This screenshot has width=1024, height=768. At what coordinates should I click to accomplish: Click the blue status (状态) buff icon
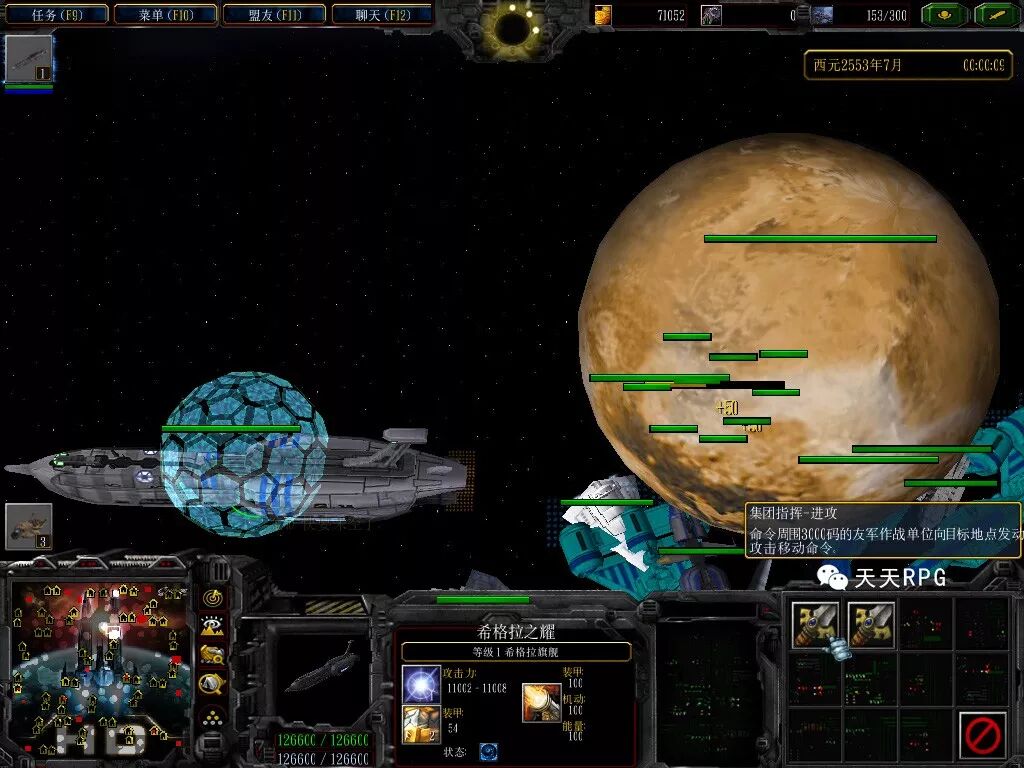(x=488, y=752)
